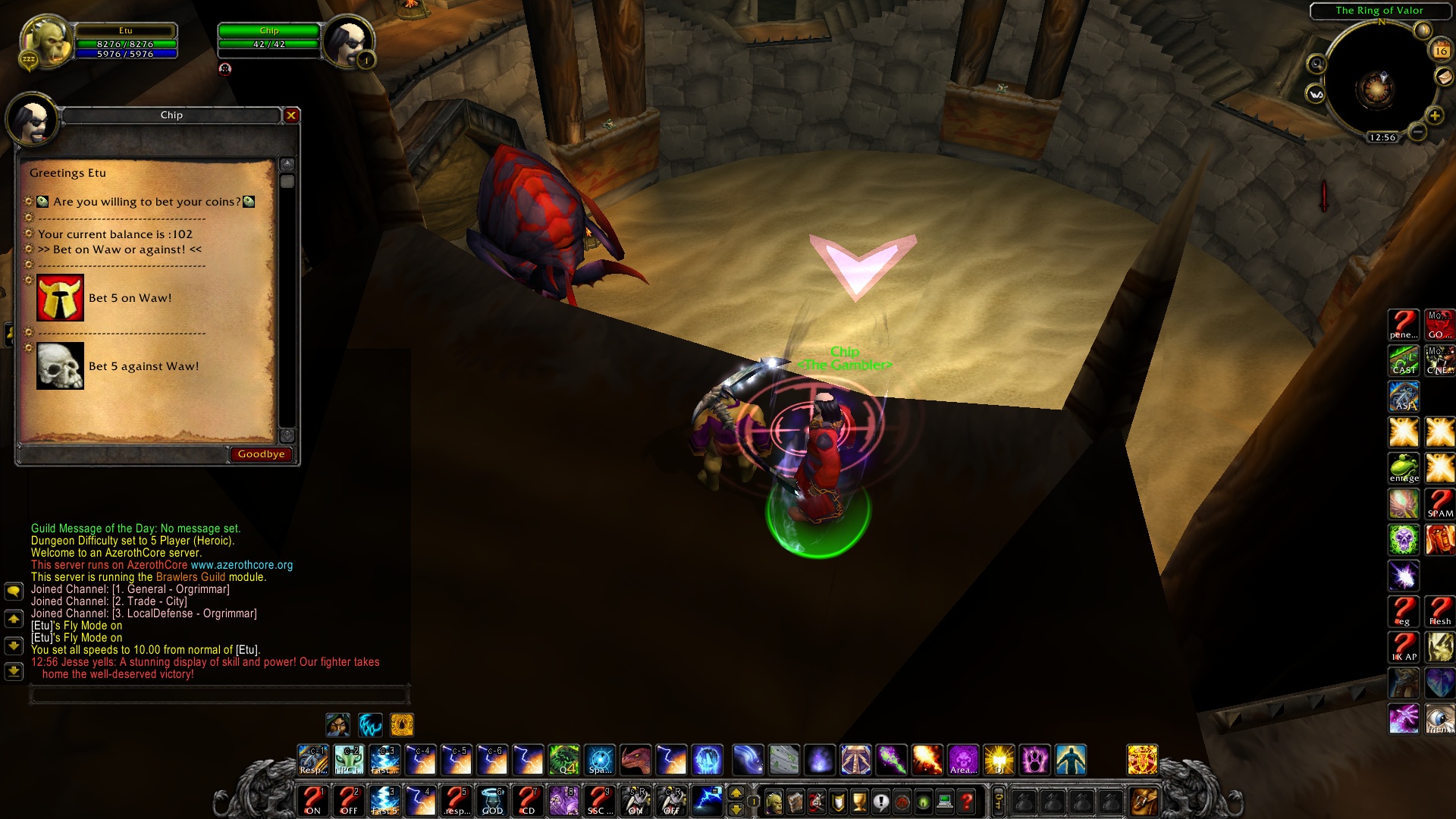Open the www.azerothcore.org chat link
1456x819 pixels.
point(241,565)
